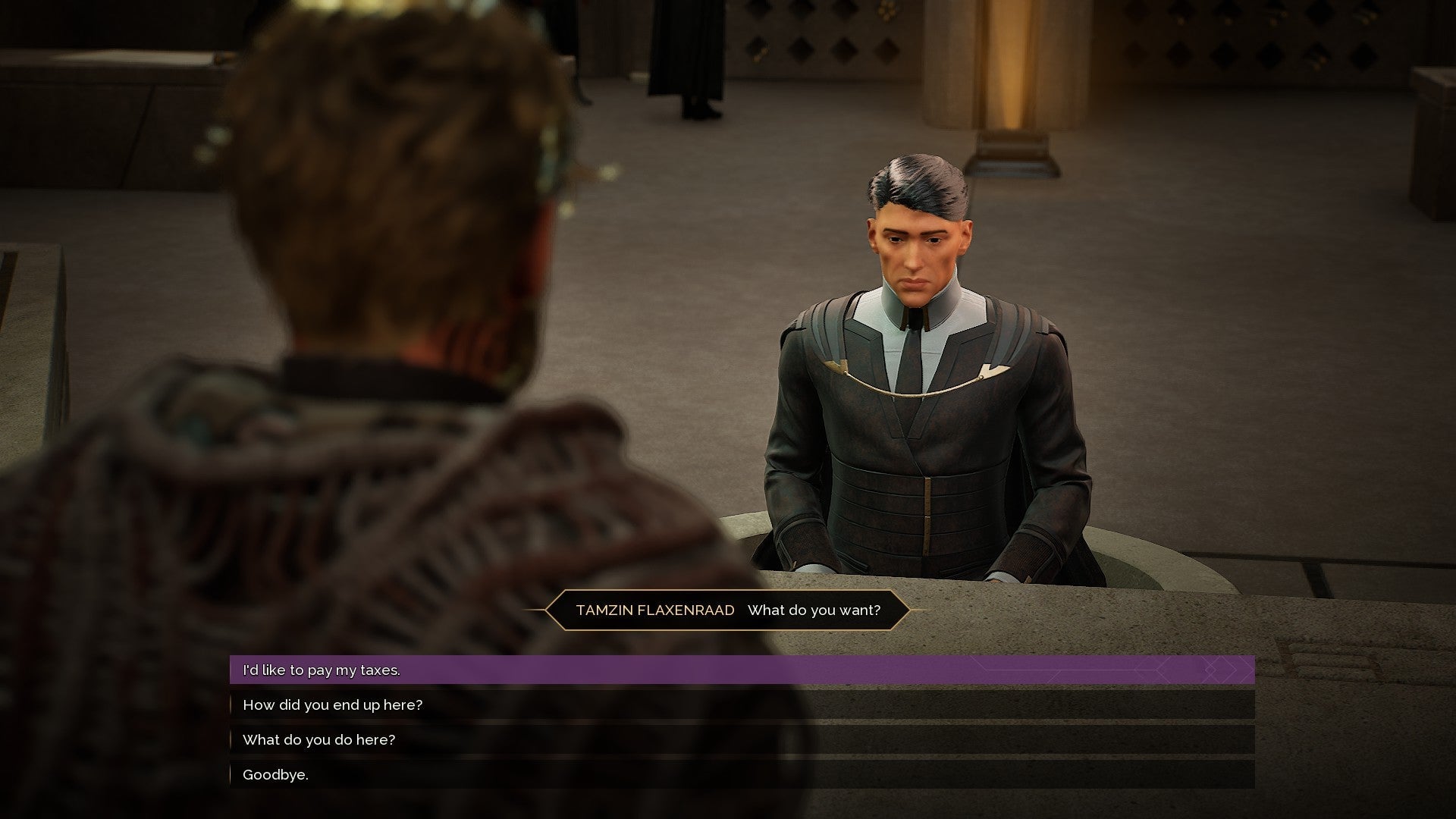Pick the "What do you do here?" question
Image resolution: width=1456 pixels, height=819 pixels.
pos(318,740)
